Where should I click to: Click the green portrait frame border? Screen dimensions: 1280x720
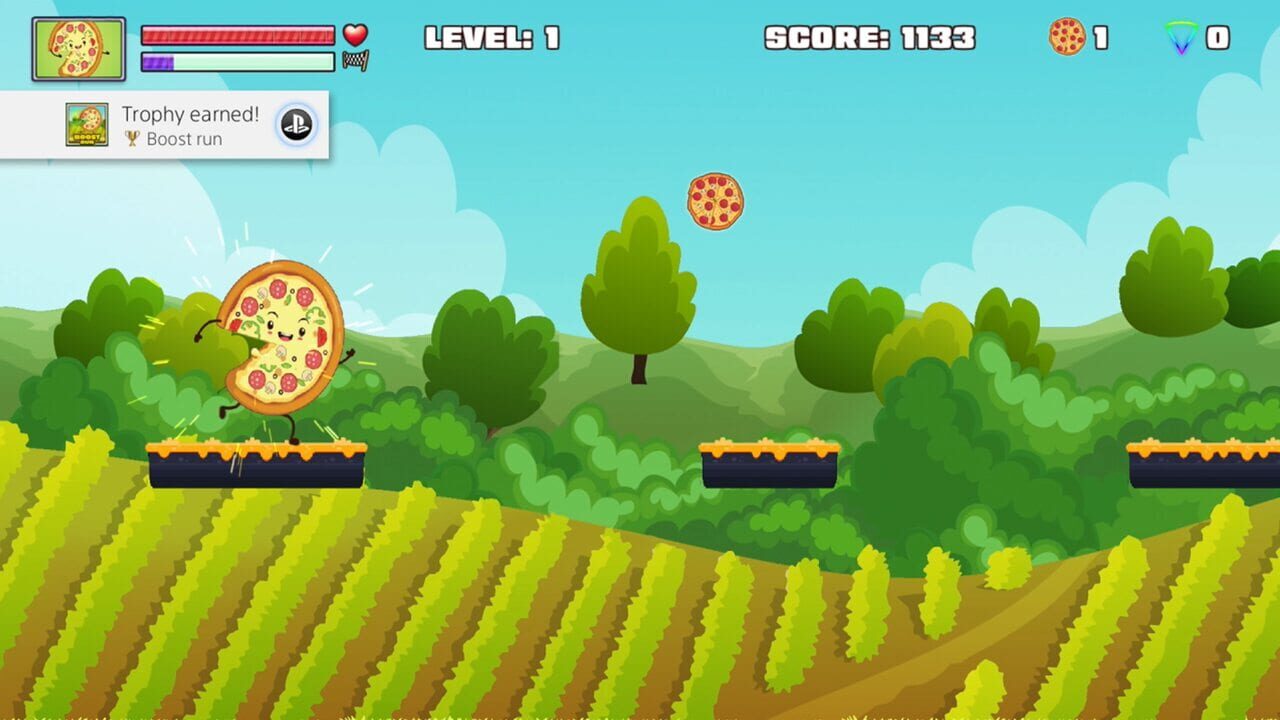tap(78, 18)
